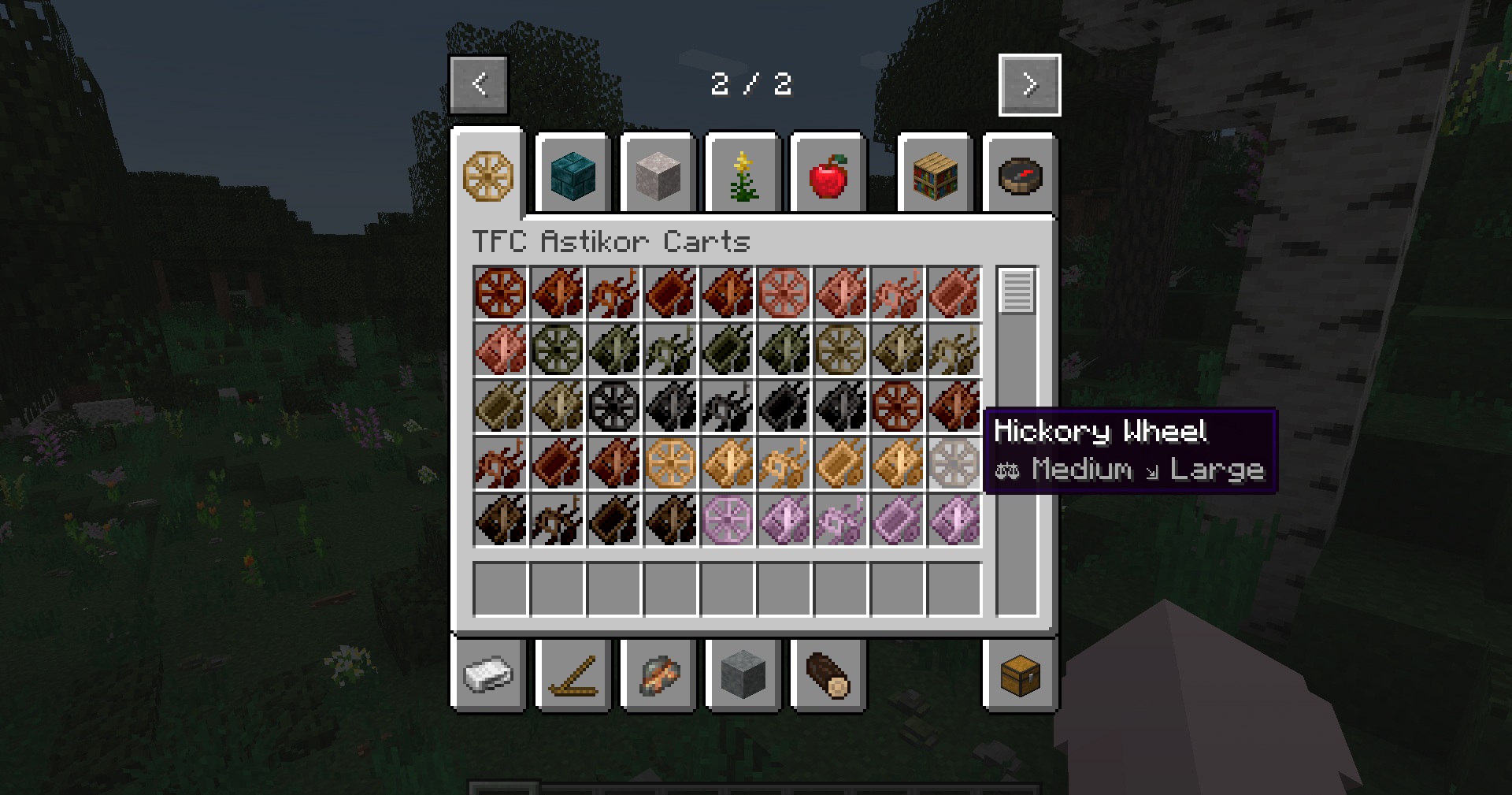Open the grey stone block tab
The height and width of the screenshot is (795, 1512).
(658, 175)
